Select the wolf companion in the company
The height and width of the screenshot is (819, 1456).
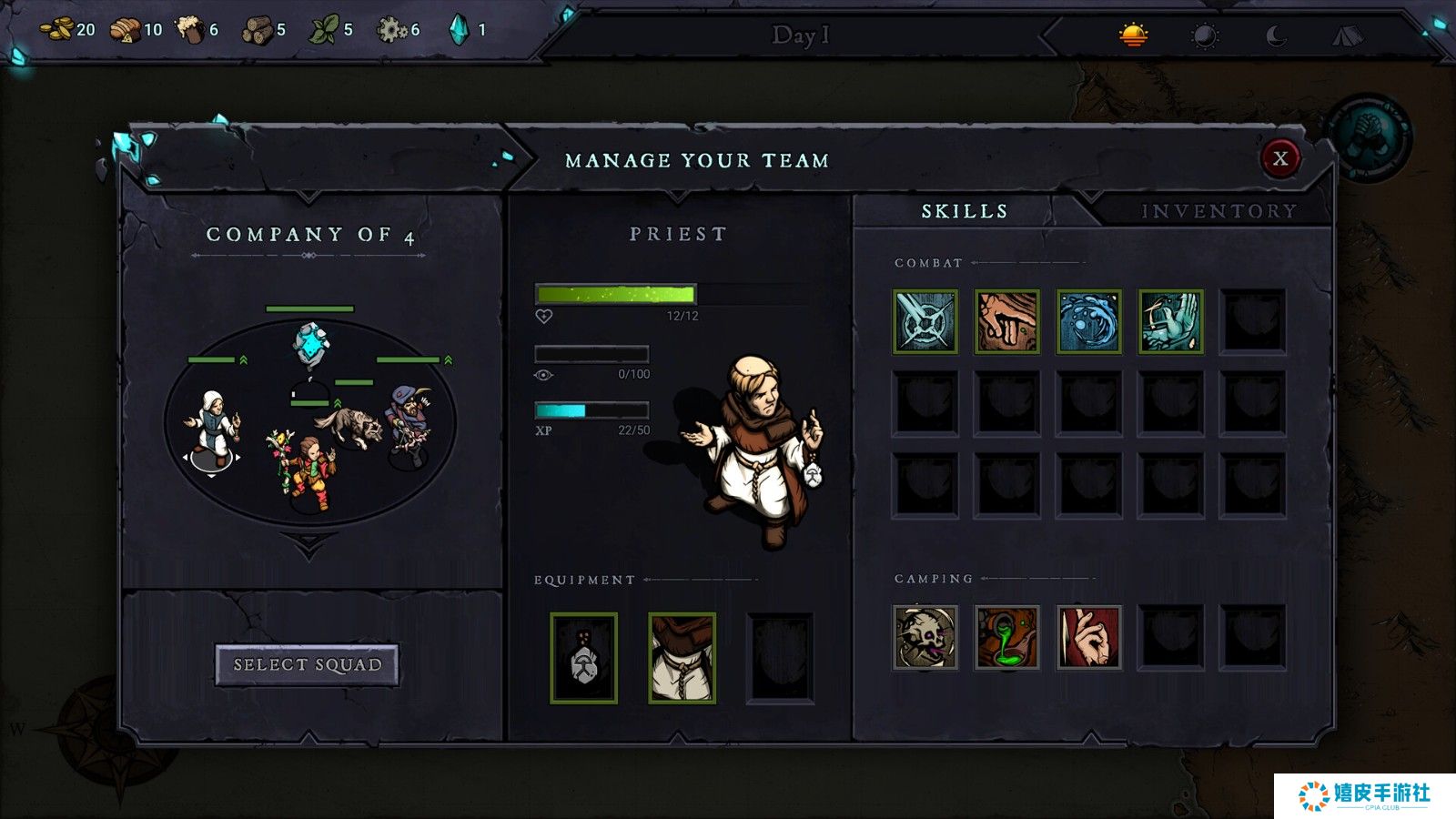(x=350, y=426)
